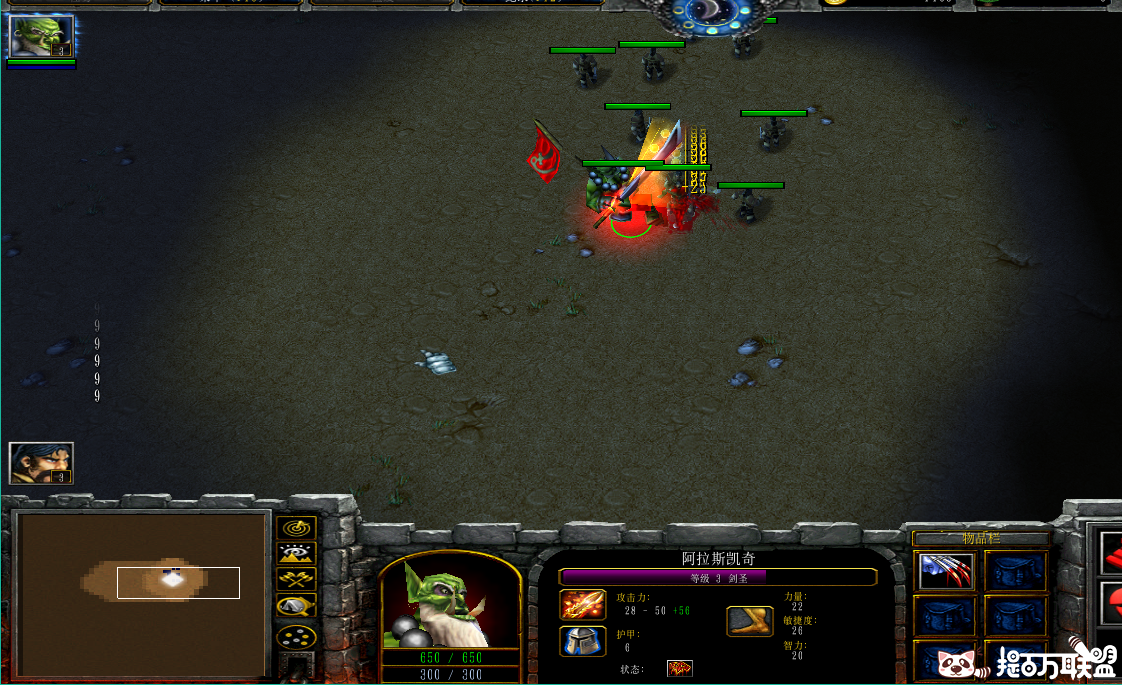Toggle creep camp display on minimap
The width and height of the screenshot is (1122, 685).
296,605
